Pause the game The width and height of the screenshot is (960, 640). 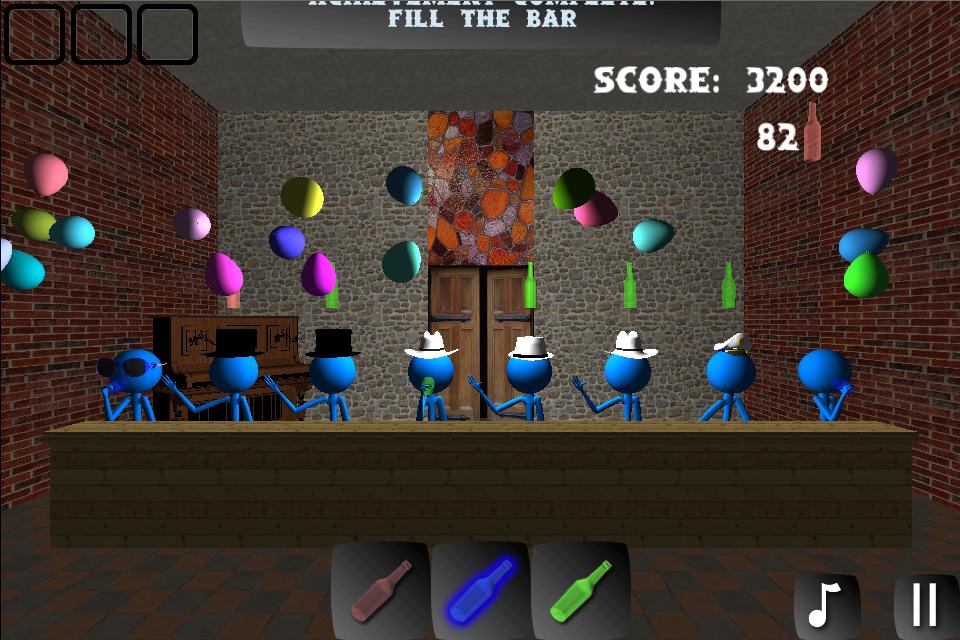(925, 604)
